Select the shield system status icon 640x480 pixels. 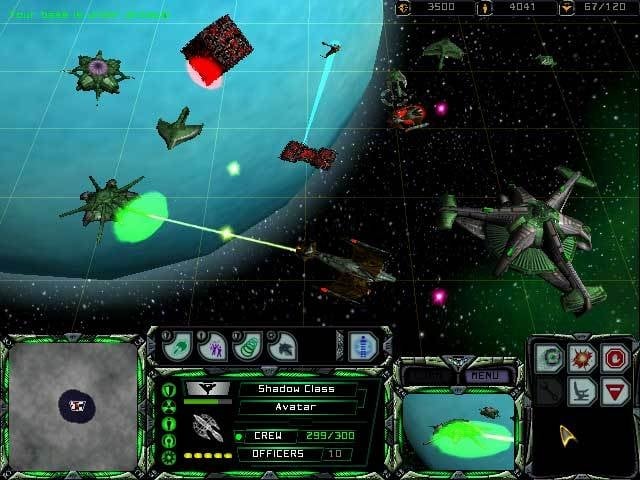click(168, 388)
